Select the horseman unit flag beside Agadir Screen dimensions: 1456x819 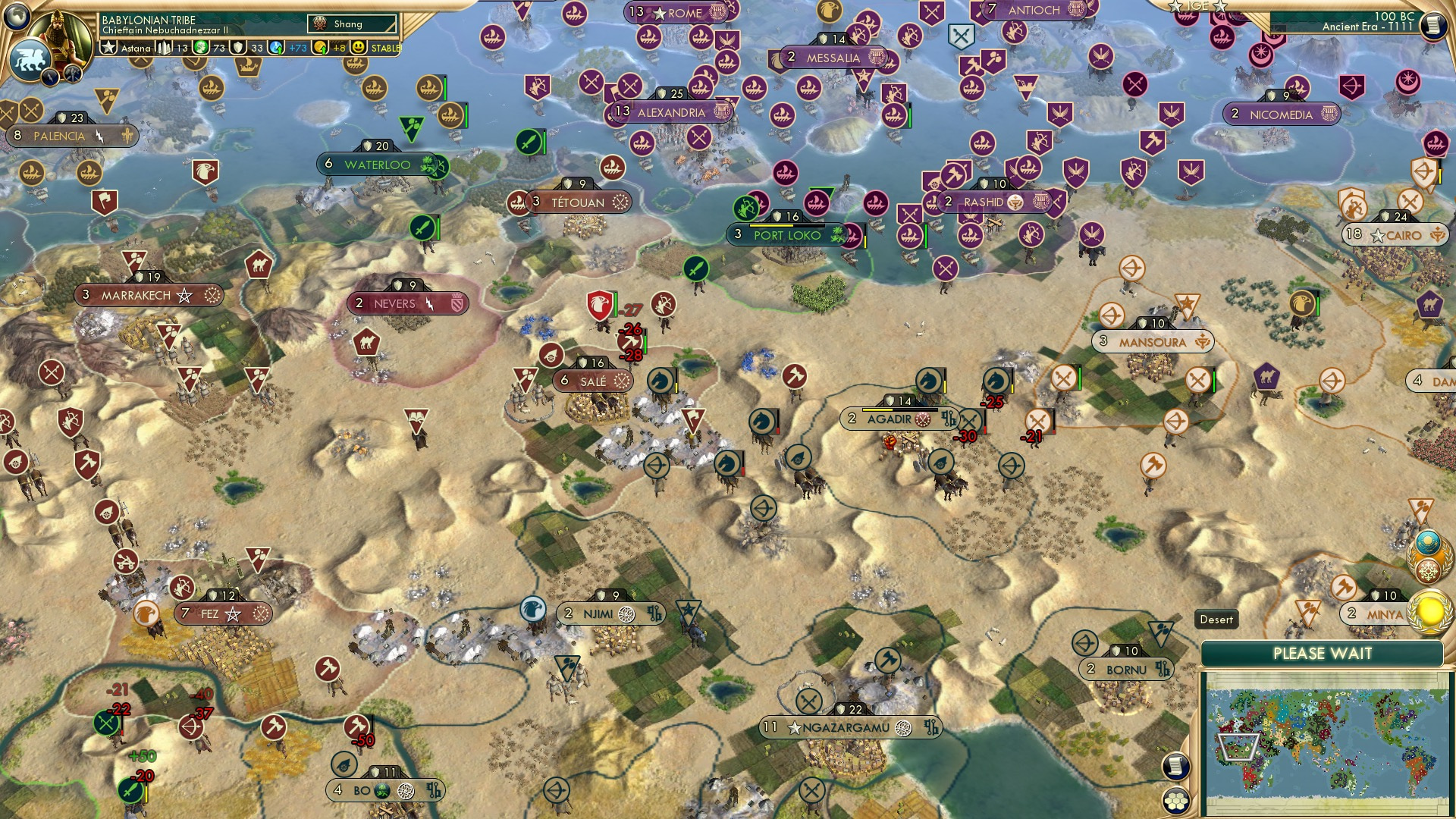[x=927, y=381]
